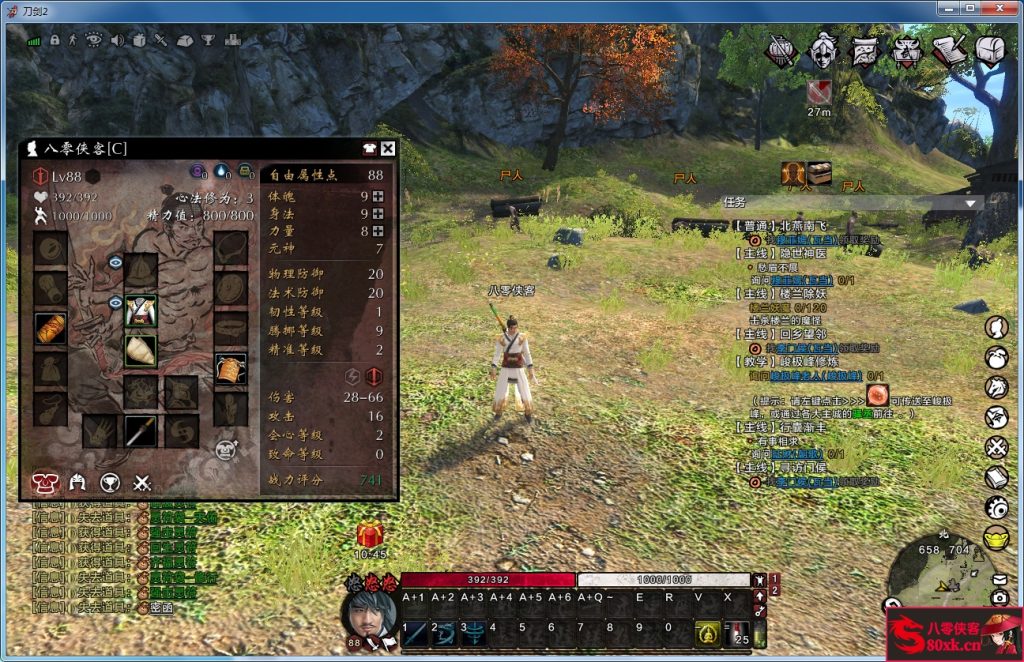Collapse the 任务 quest tracker dropdown
1024x662 pixels.
(x=969, y=202)
